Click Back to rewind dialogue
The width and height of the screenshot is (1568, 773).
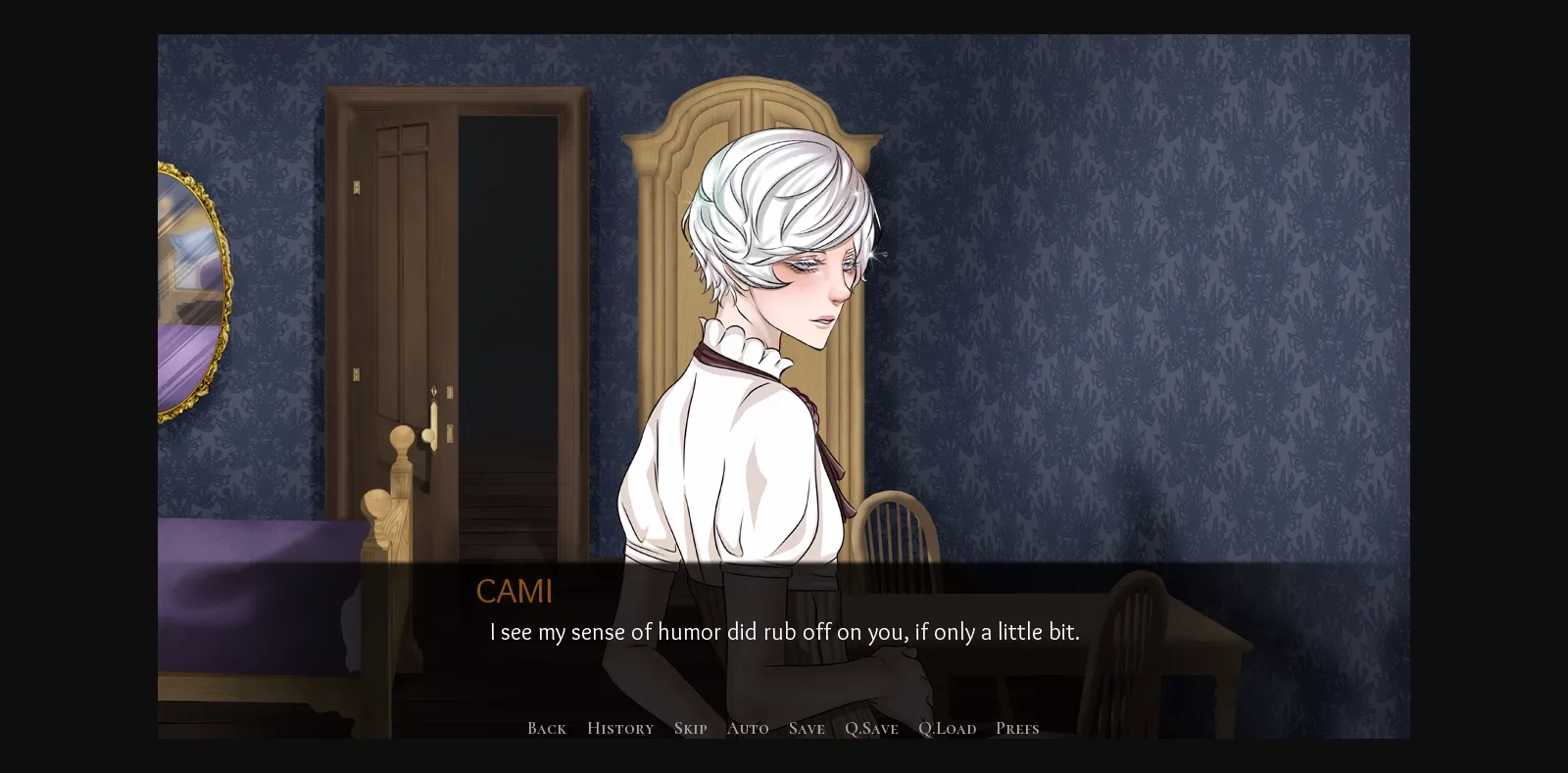point(546,728)
